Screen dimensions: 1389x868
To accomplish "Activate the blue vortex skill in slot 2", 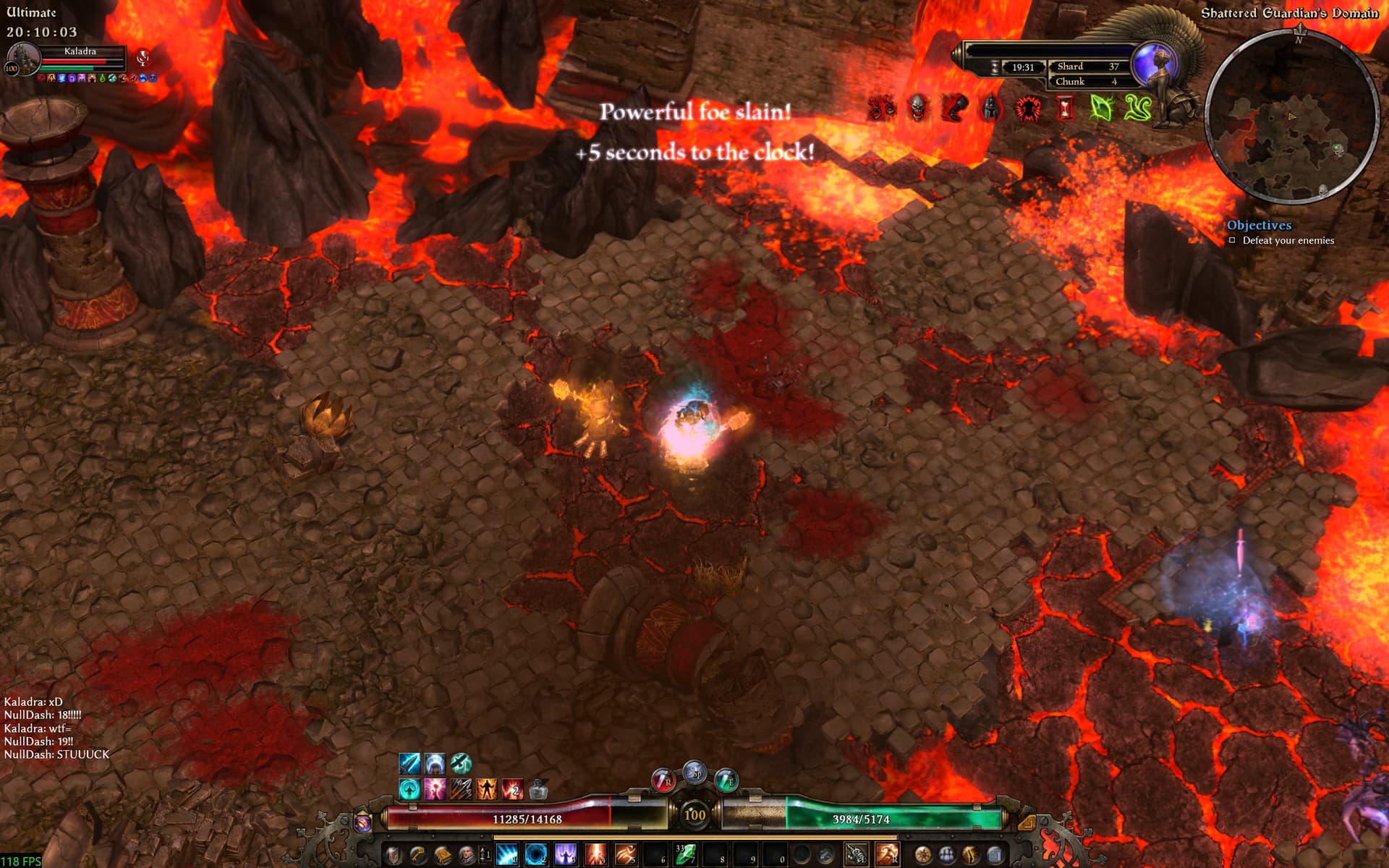I will click(536, 855).
